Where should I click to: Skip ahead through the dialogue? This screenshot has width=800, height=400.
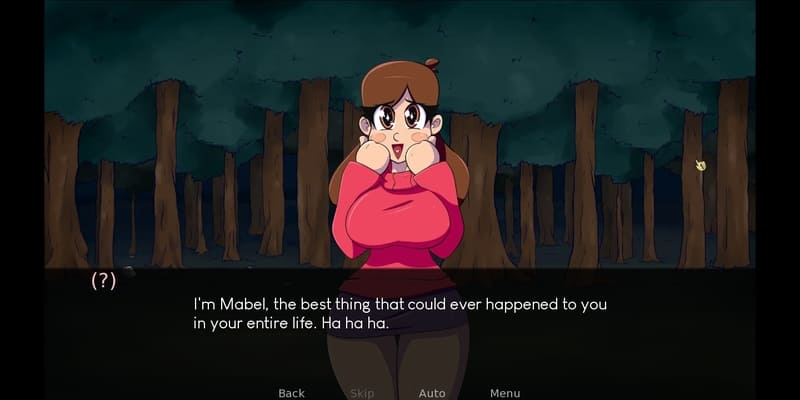click(x=362, y=393)
